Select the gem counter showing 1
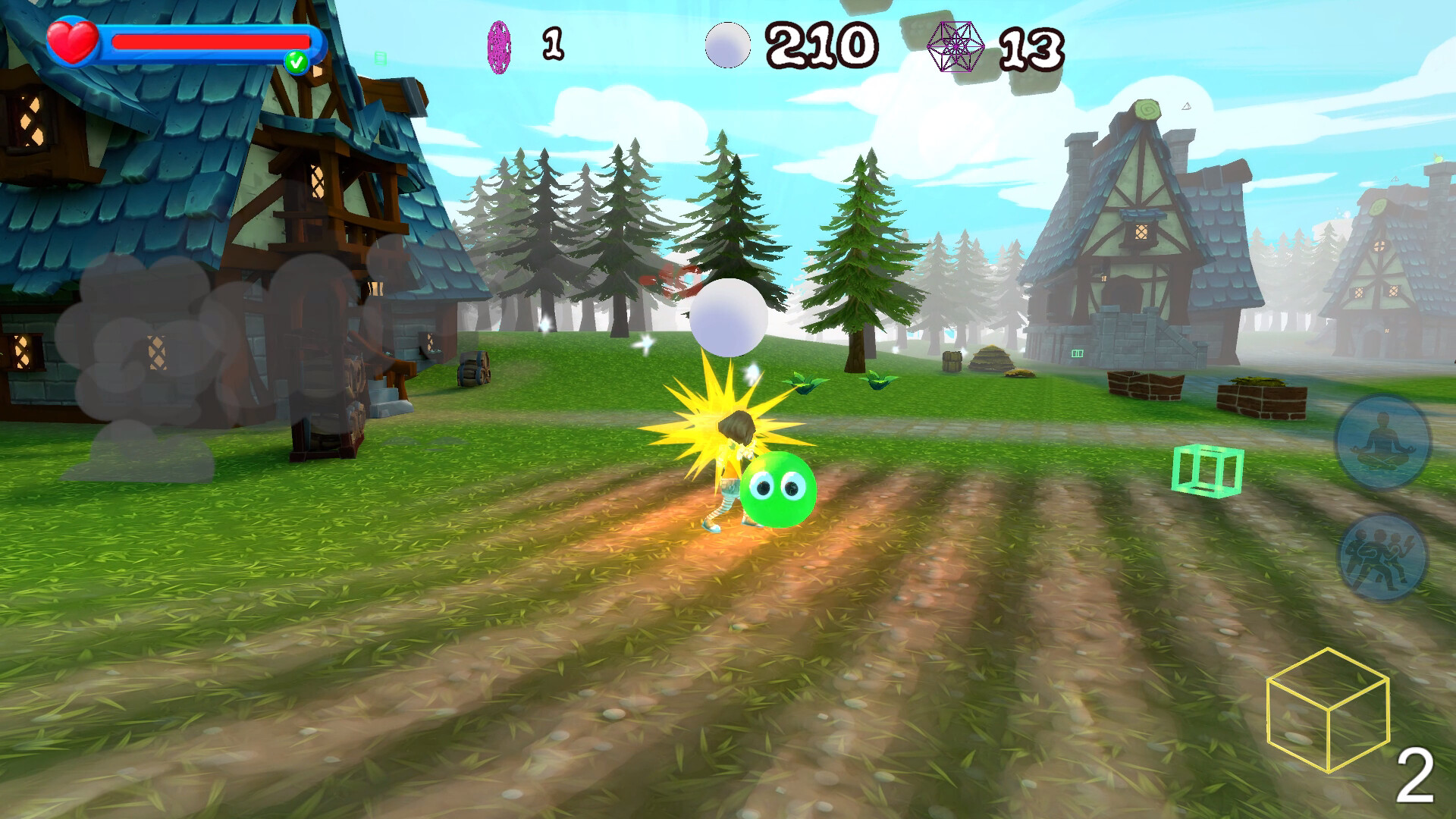Image resolution: width=1456 pixels, height=819 pixels. click(554, 44)
